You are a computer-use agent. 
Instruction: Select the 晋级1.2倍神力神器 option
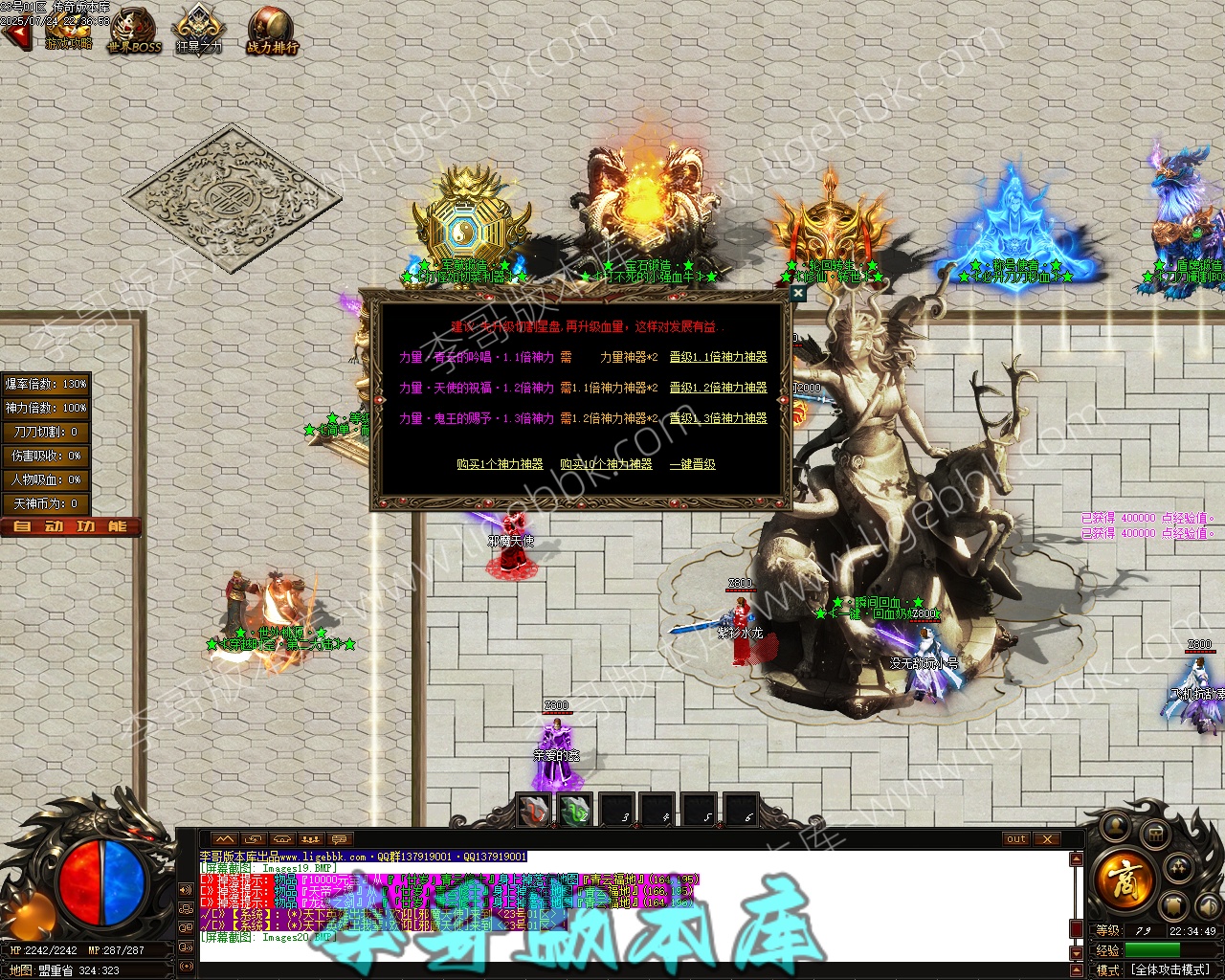718,388
